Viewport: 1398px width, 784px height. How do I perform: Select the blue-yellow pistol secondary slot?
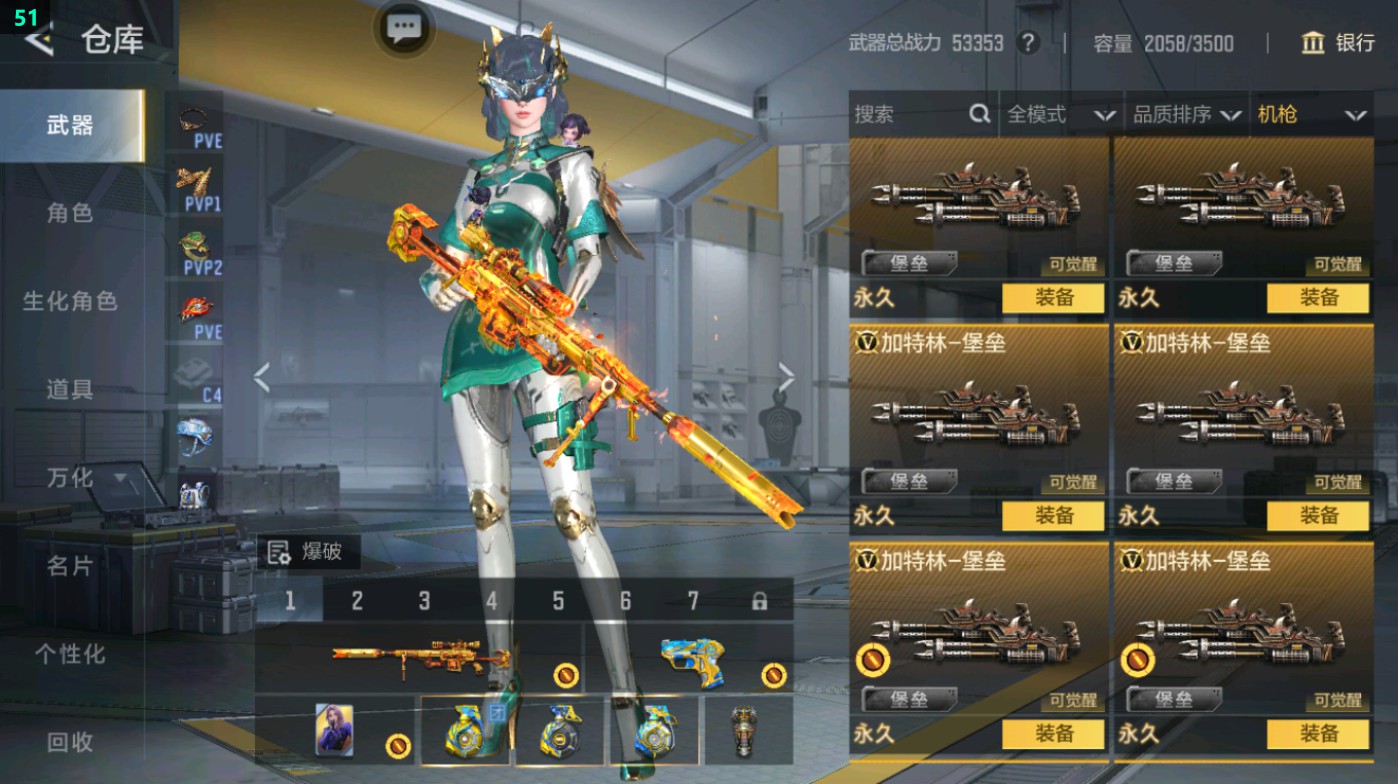coord(692,657)
